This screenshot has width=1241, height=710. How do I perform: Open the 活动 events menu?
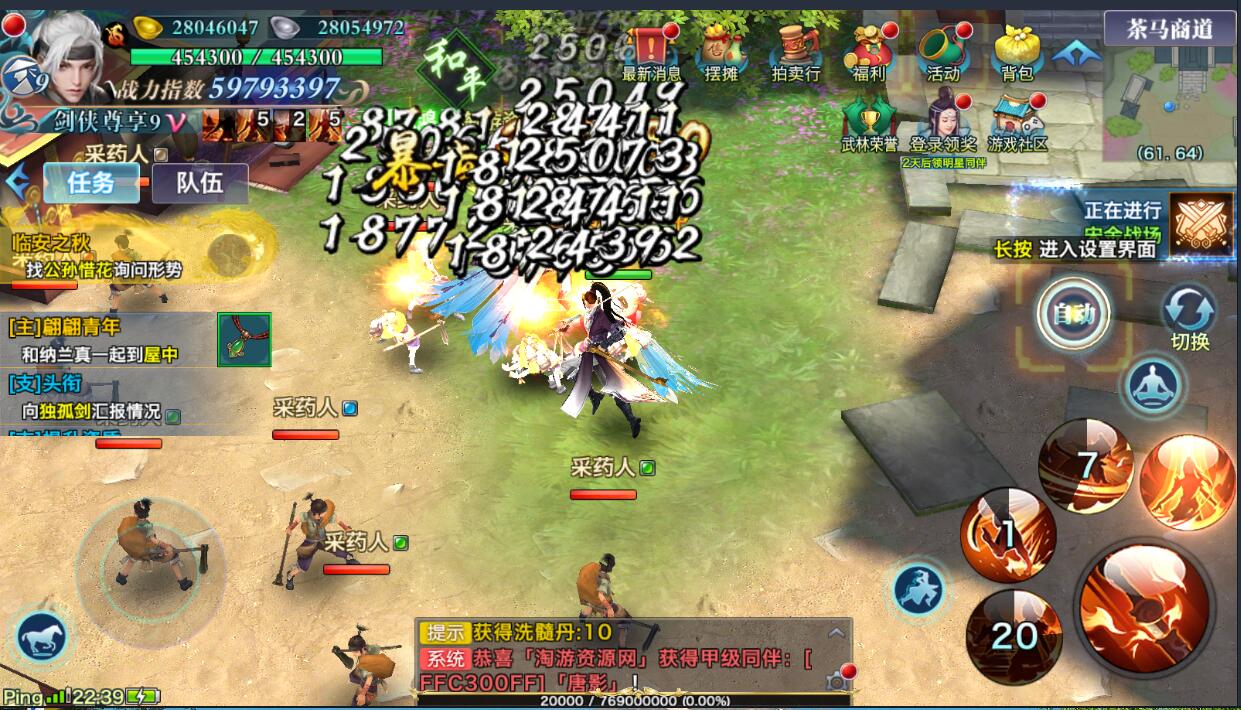tap(941, 52)
